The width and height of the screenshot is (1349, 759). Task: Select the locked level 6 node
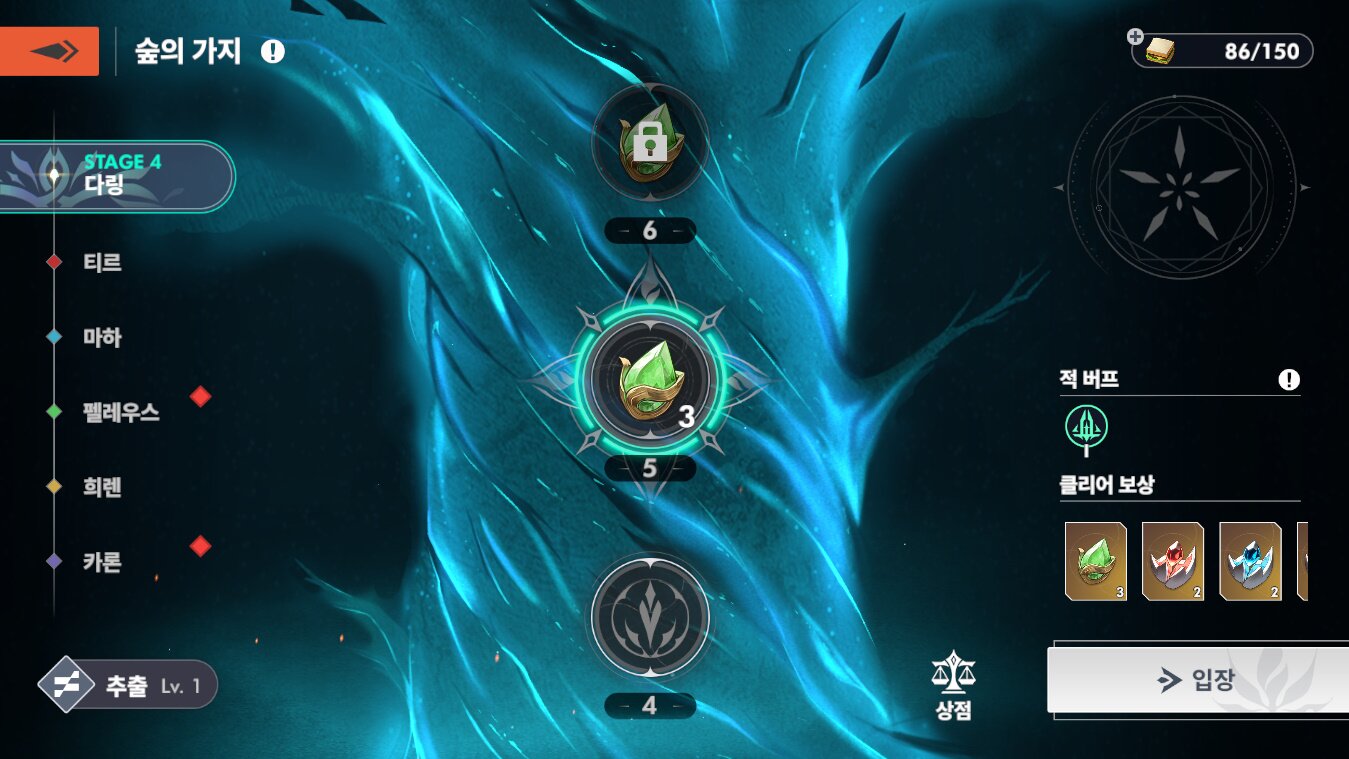[x=650, y=142]
